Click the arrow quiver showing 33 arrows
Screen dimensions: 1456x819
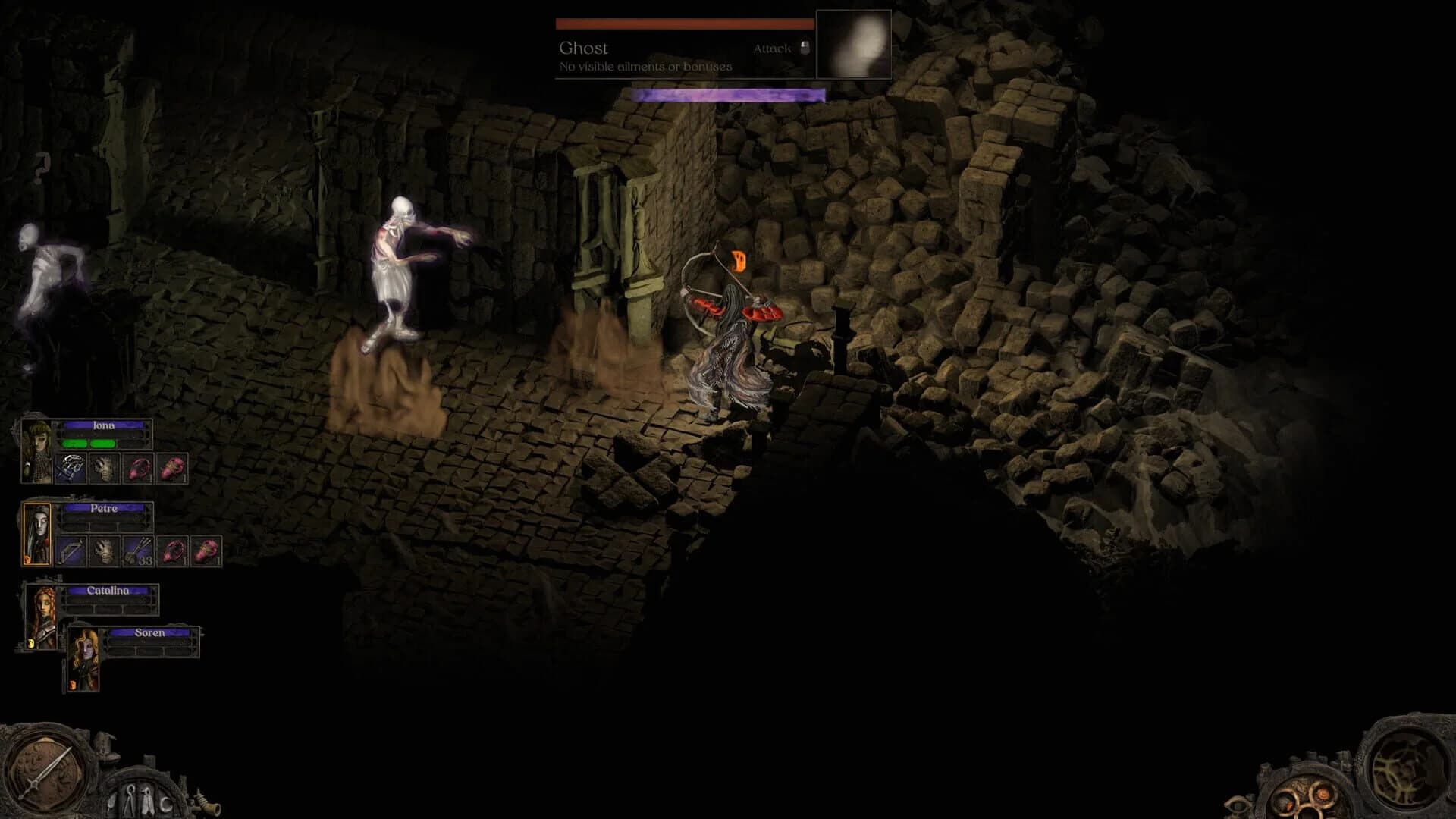(137, 551)
